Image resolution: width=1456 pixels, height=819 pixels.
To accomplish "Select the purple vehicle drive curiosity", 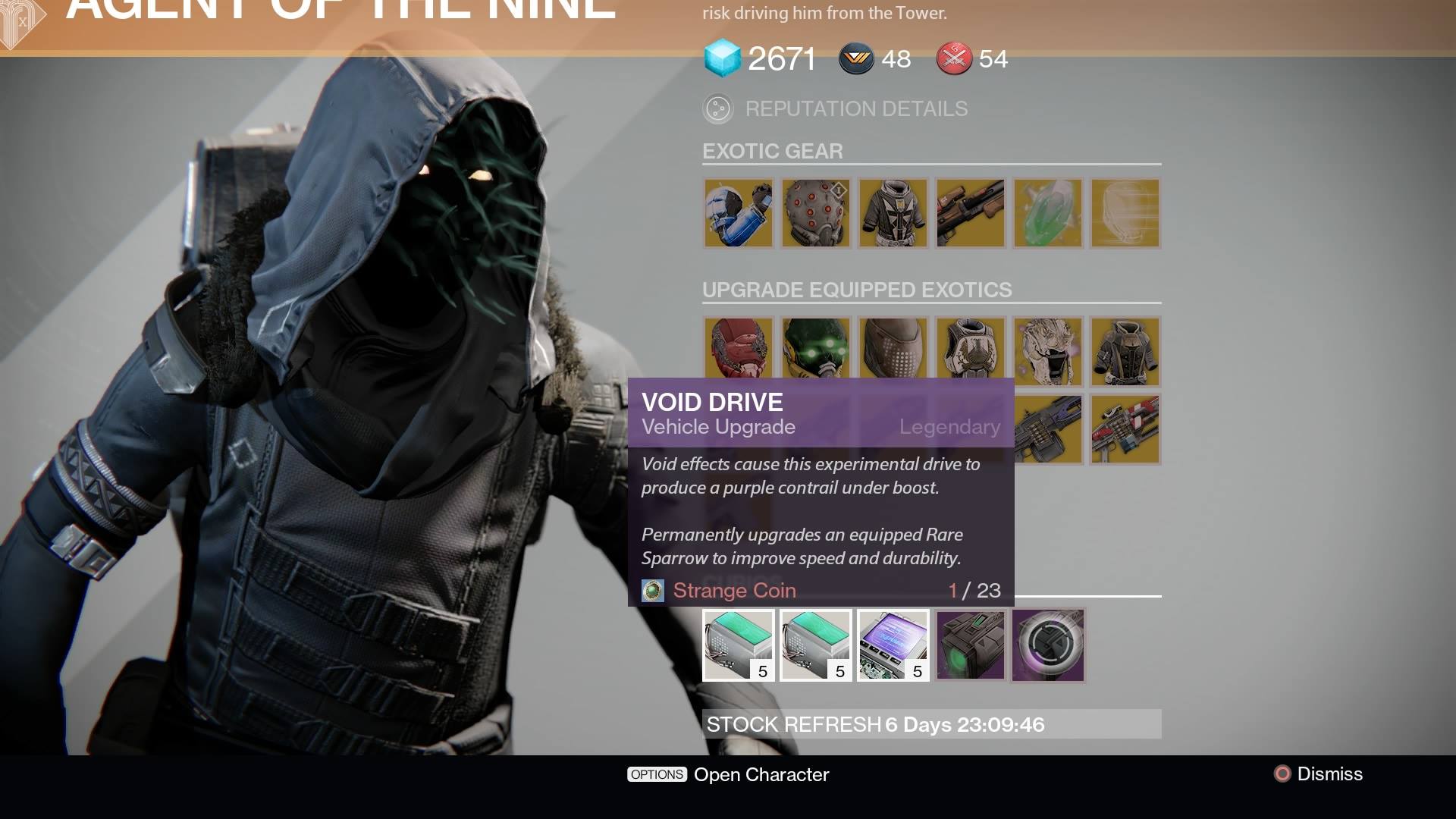I will point(971,645).
